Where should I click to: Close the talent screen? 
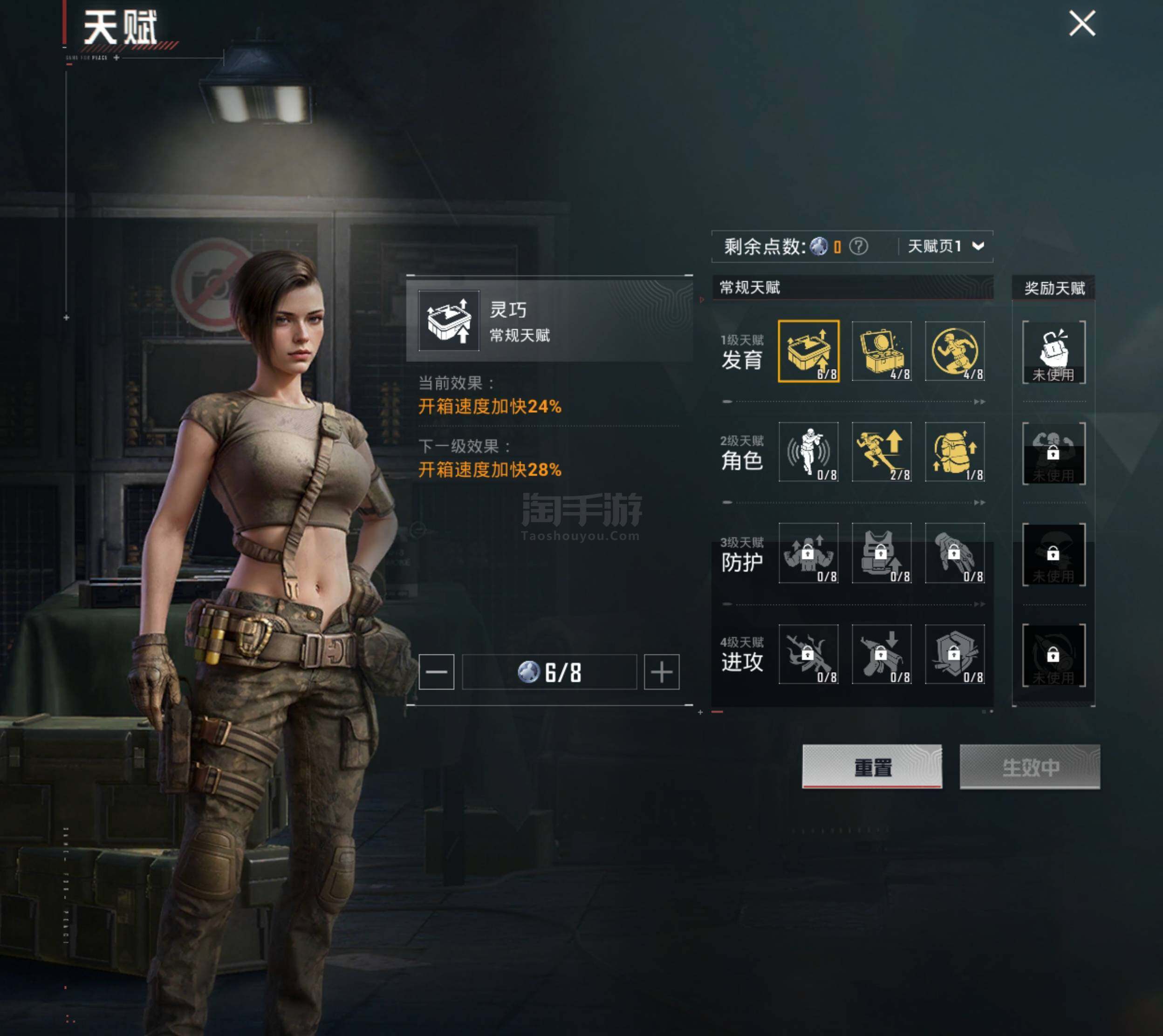pyautogui.click(x=1081, y=24)
